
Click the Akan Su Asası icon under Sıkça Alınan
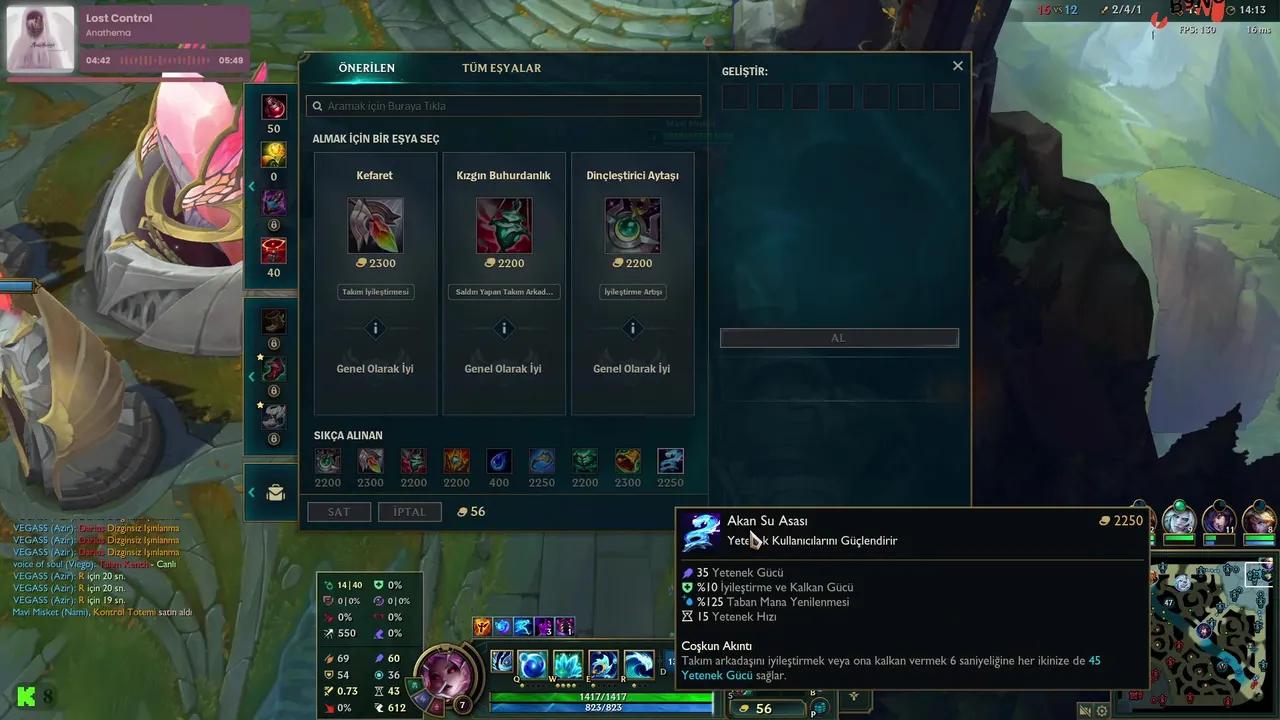[x=670, y=461]
